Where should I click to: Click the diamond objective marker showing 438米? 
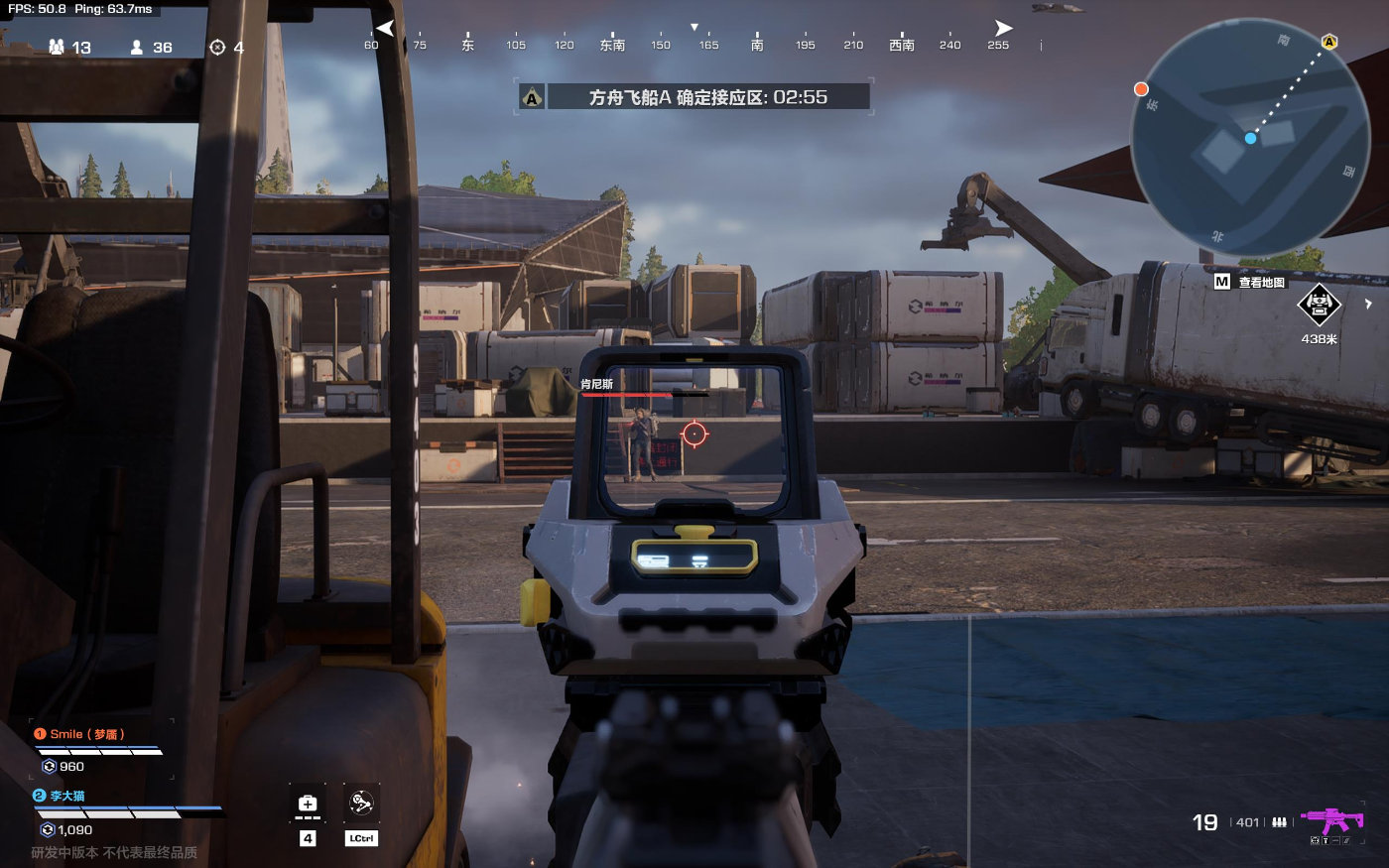tap(1319, 305)
